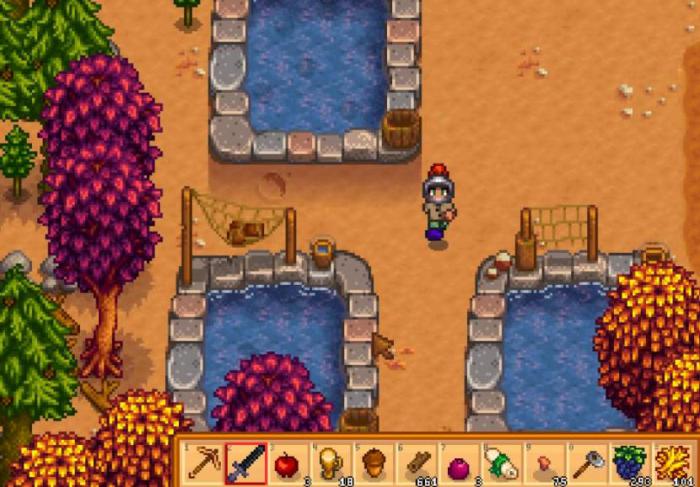
Task: Select the white and green wrapped item
Action: click(500, 463)
